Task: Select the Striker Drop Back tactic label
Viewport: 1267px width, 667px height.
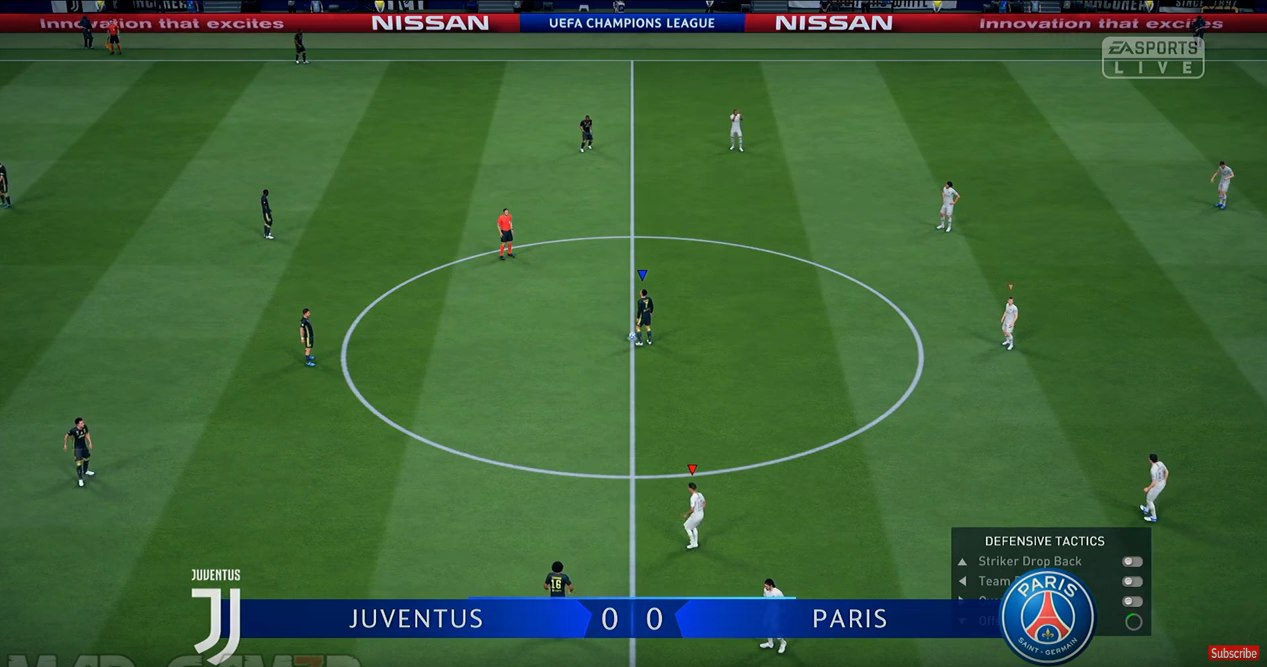Action: coord(1029,562)
